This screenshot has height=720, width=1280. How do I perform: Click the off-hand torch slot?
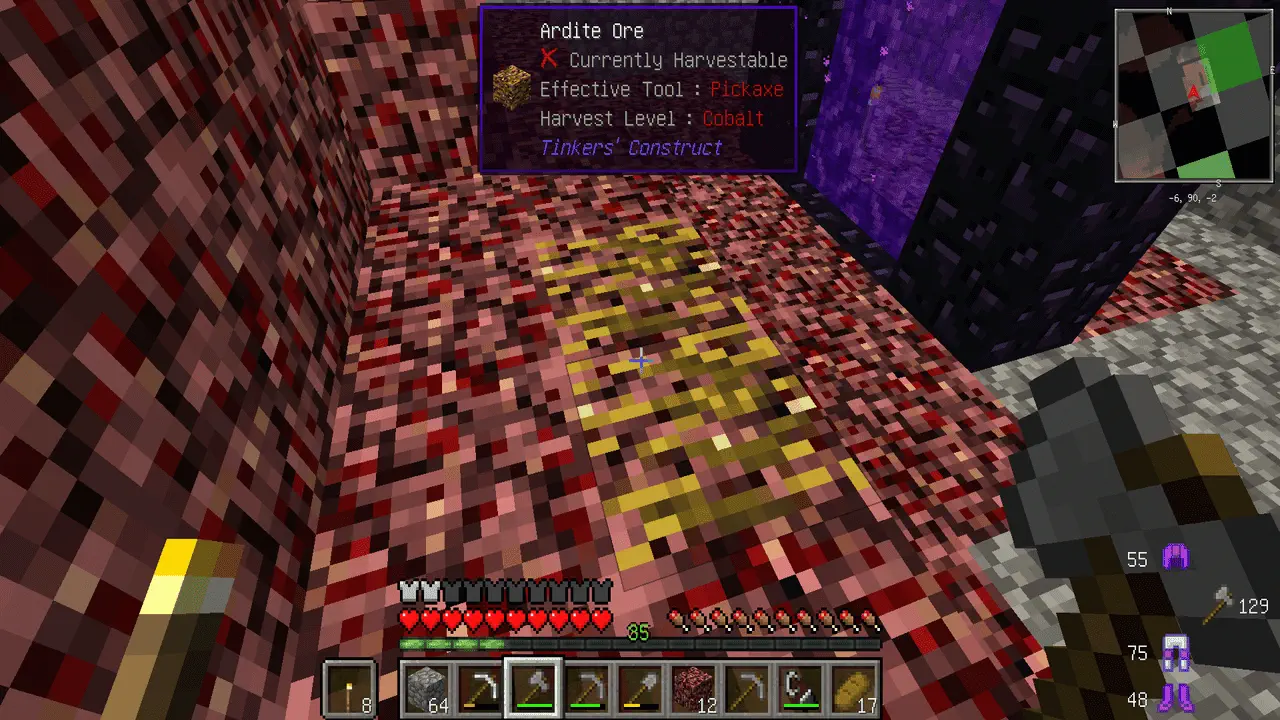coord(349,689)
